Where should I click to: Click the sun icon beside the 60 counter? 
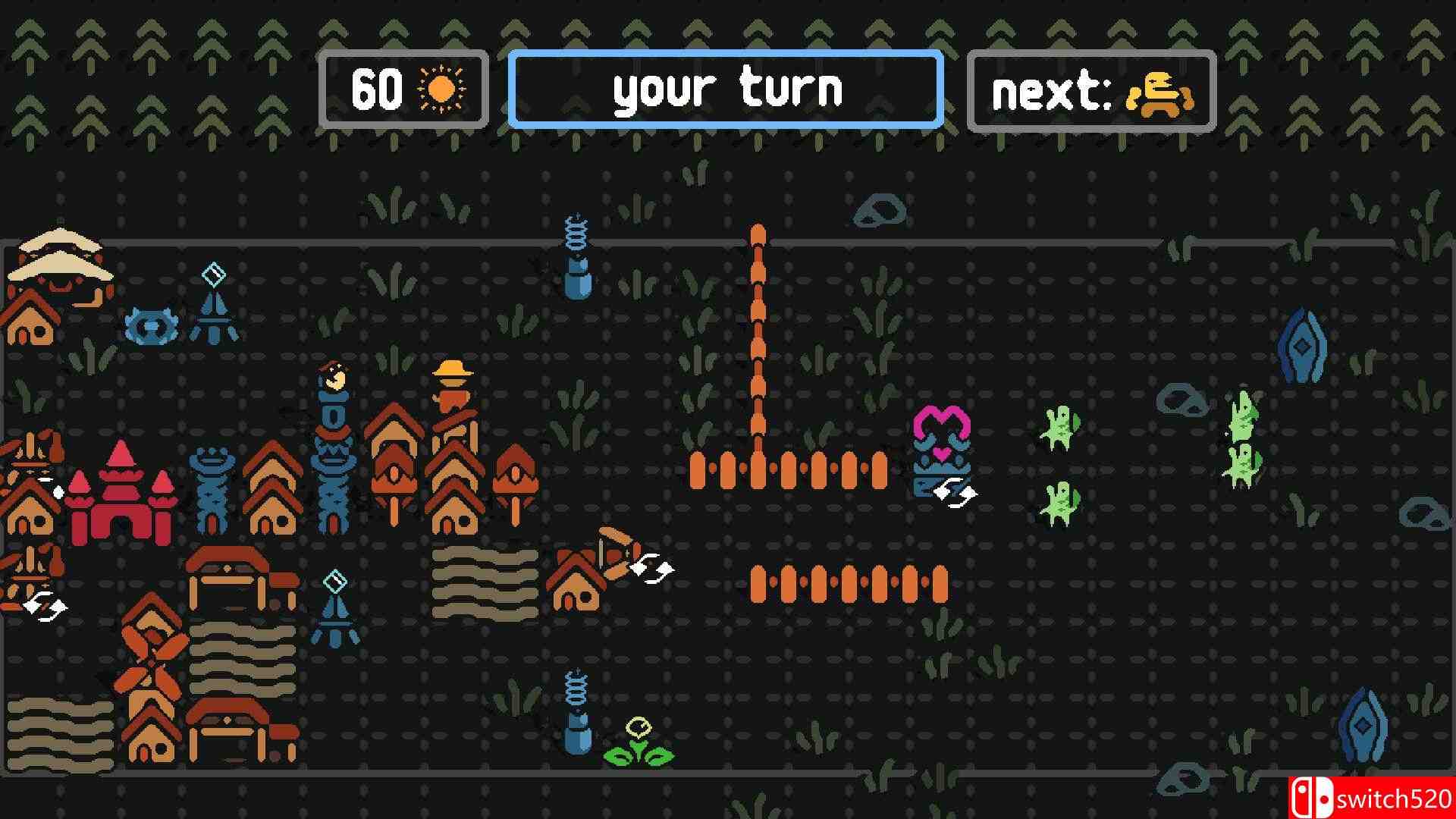point(440,89)
